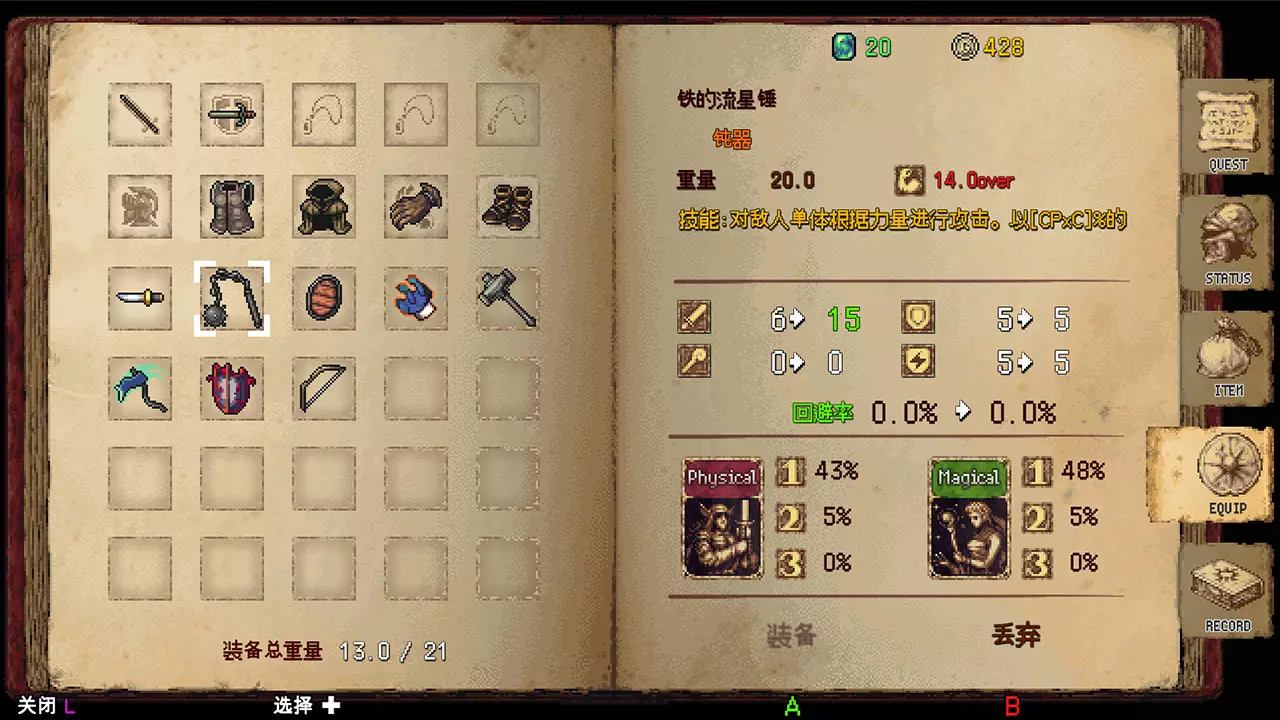Screen dimensions: 1280x720
Task: Choose the pickaxe item
Action: click(x=140, y=388)
